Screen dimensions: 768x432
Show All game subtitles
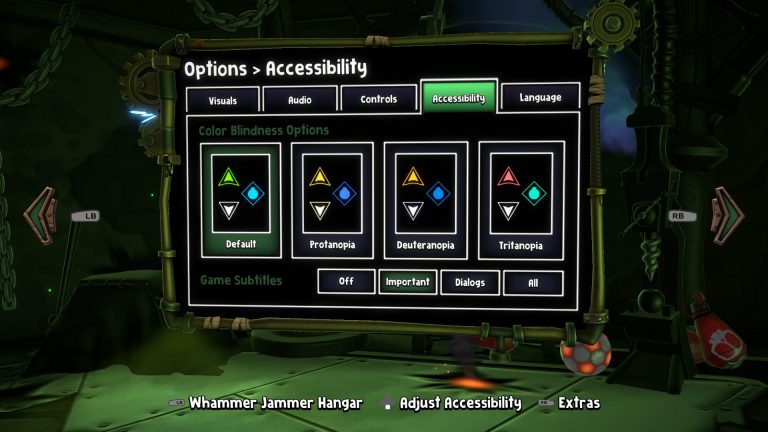533,282
